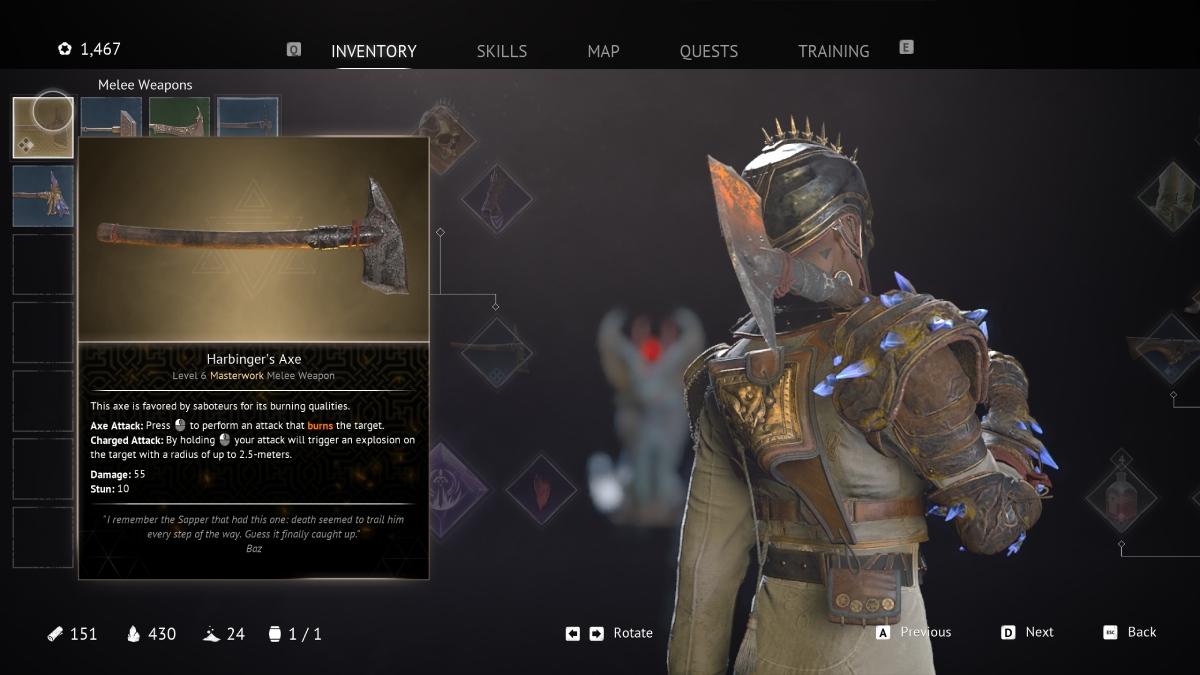Switch to the Map tab

(x=603, y=51)
